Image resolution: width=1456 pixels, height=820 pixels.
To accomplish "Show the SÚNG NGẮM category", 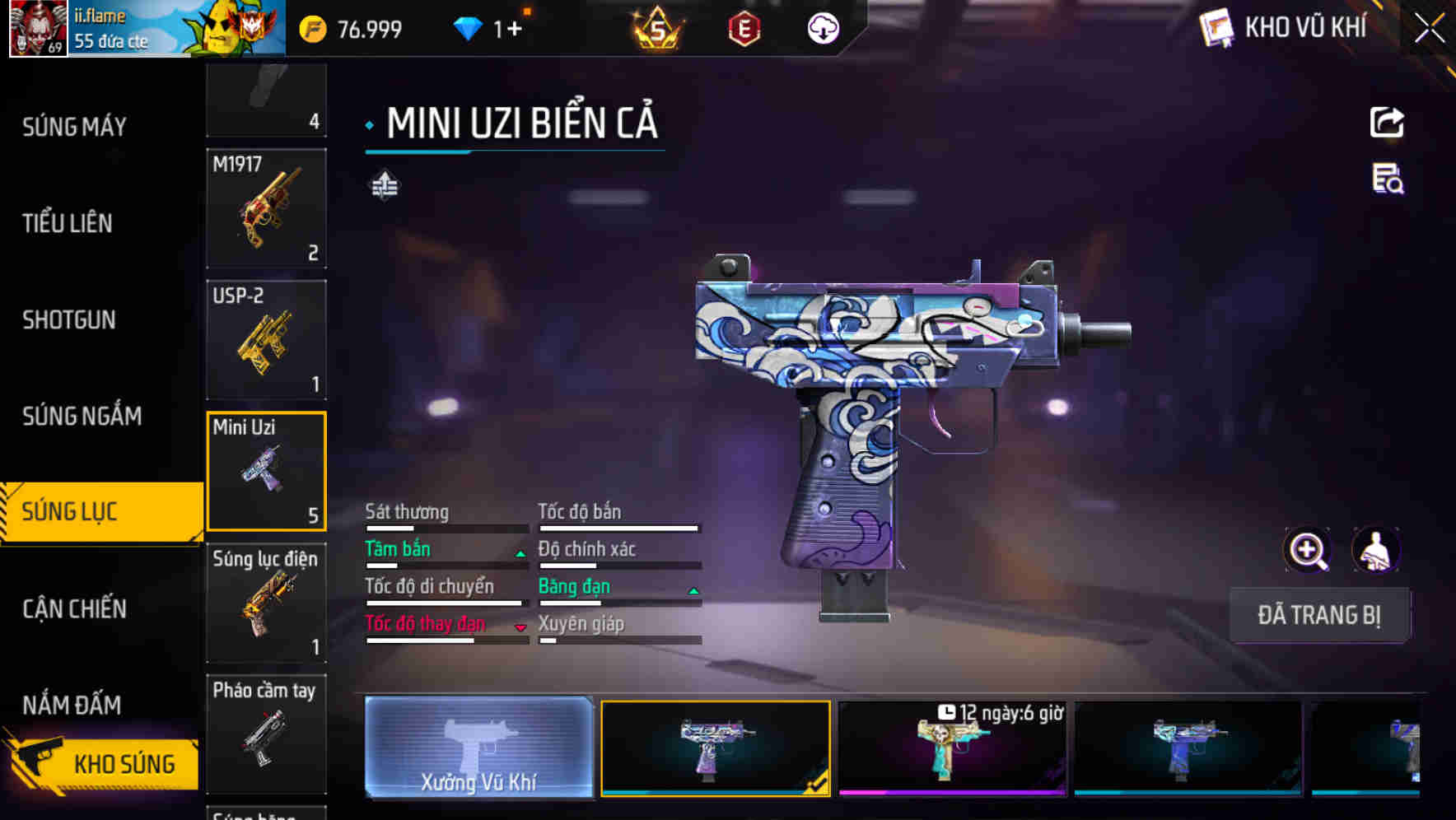I will (82, 416).
